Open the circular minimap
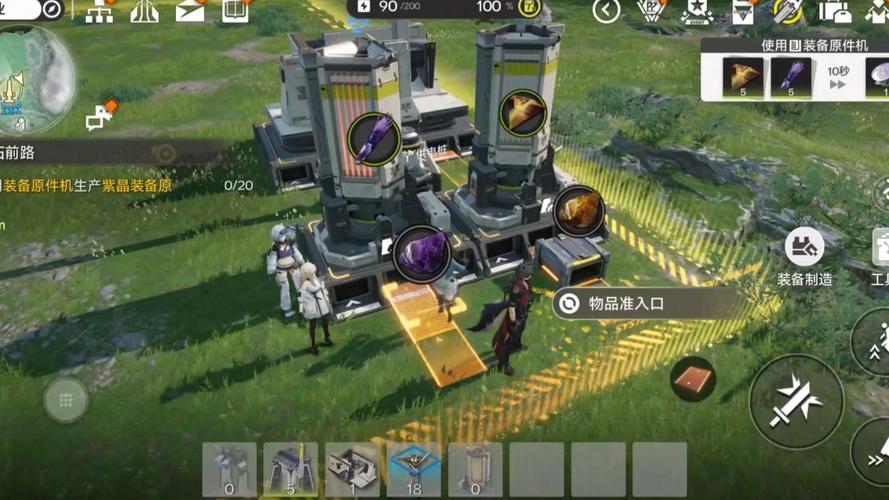 click(36, 80)
